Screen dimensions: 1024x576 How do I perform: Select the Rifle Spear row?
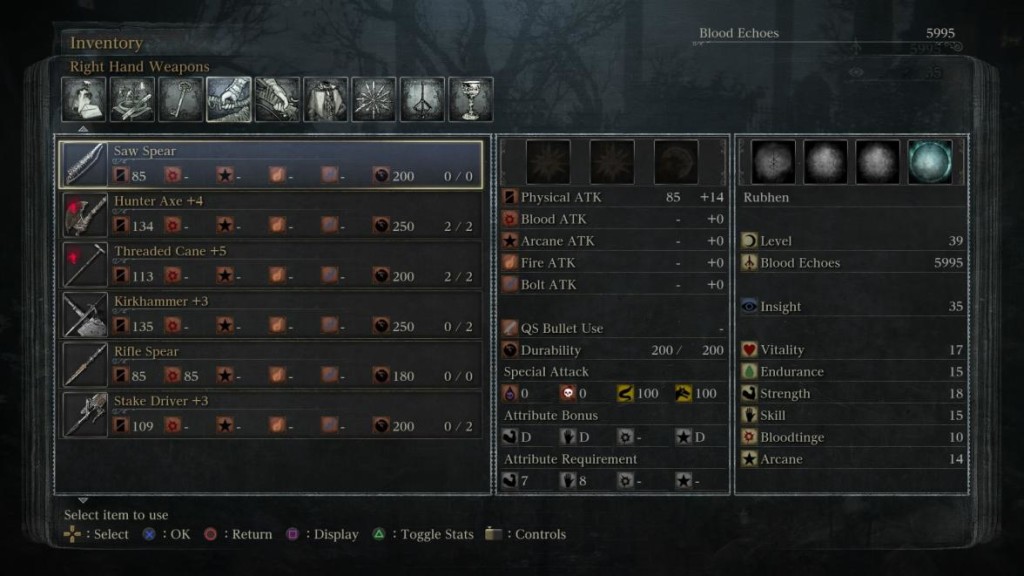[270, 364]
